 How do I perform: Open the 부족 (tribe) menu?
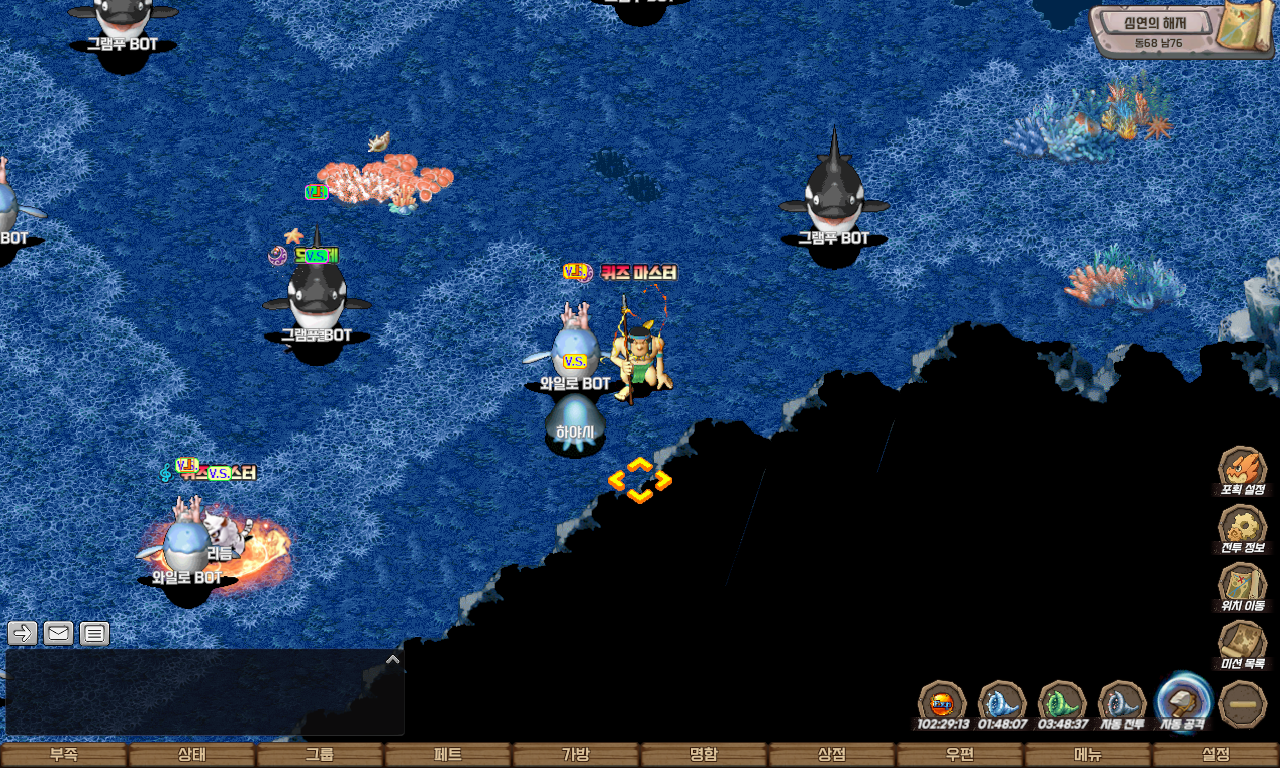pyautogui.click(x=64, y=755)
